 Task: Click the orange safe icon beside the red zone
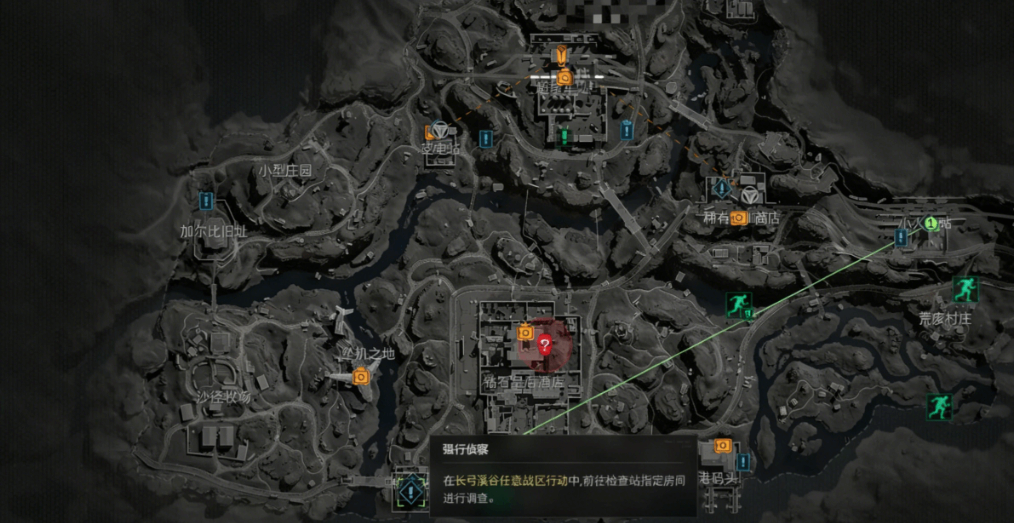click(524, 333)
